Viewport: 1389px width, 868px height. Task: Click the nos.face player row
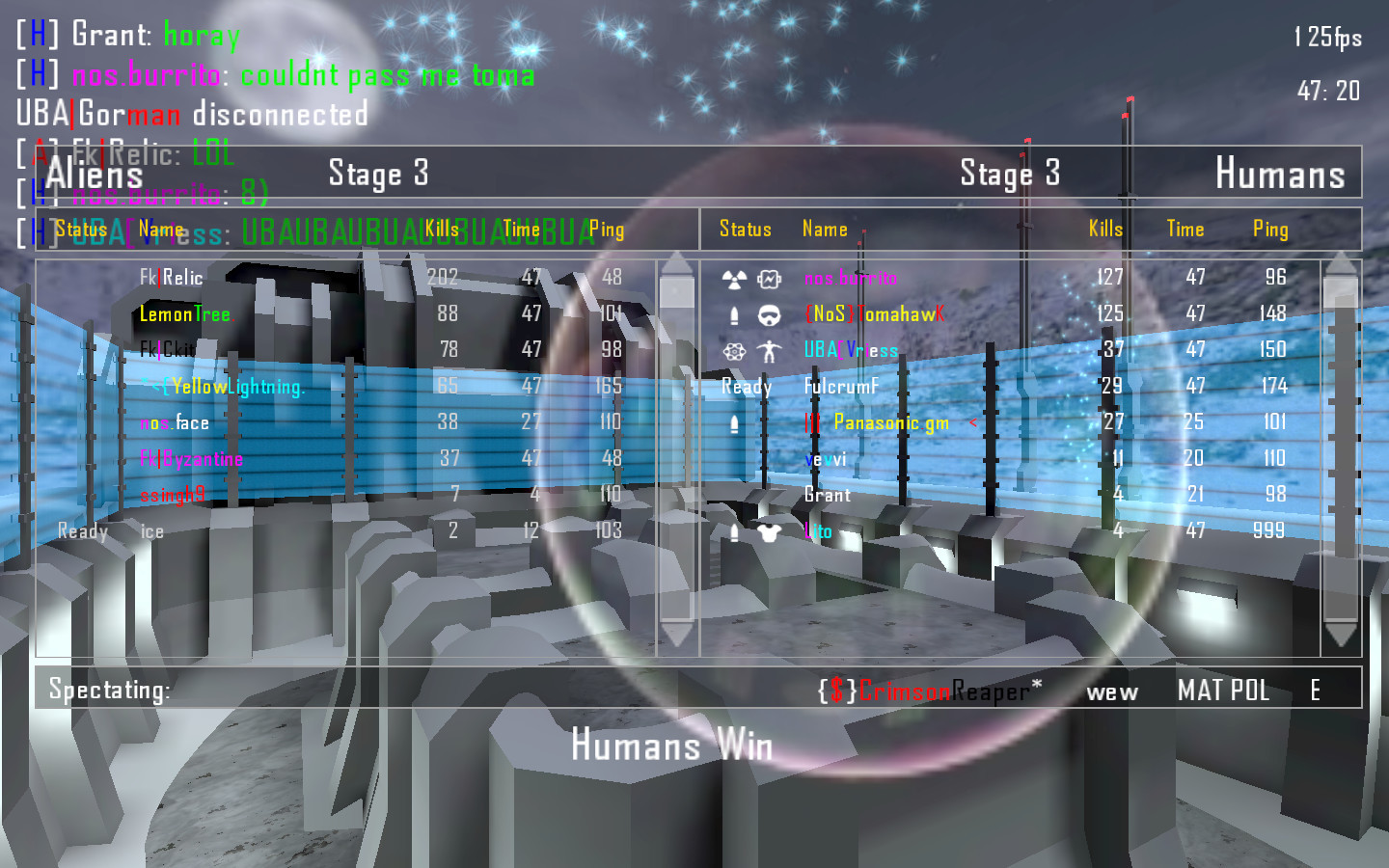pyautogui.click(x=175, y=422)
